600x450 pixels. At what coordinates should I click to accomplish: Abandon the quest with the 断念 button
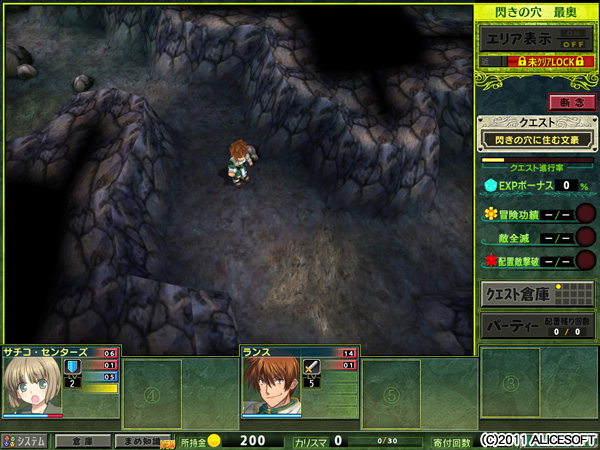[571, 102]
